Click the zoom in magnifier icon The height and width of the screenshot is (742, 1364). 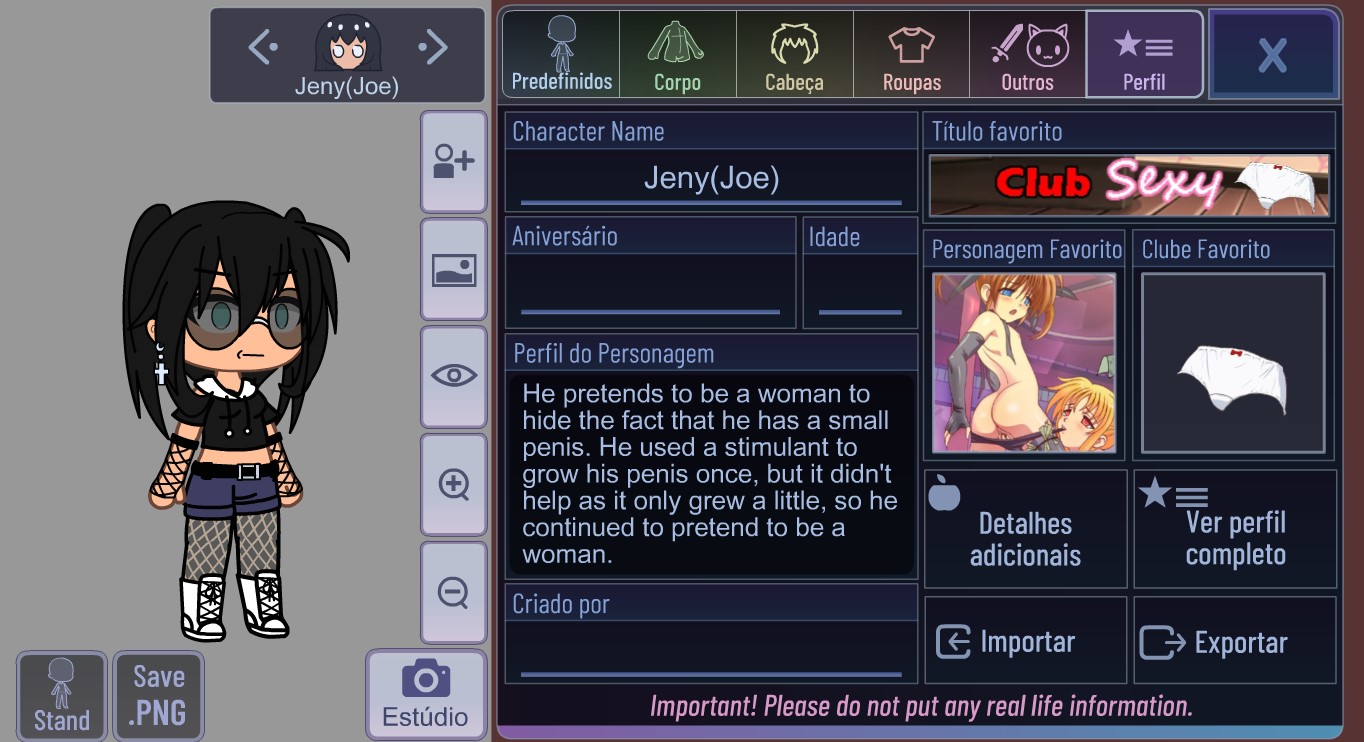pos(454,485)
